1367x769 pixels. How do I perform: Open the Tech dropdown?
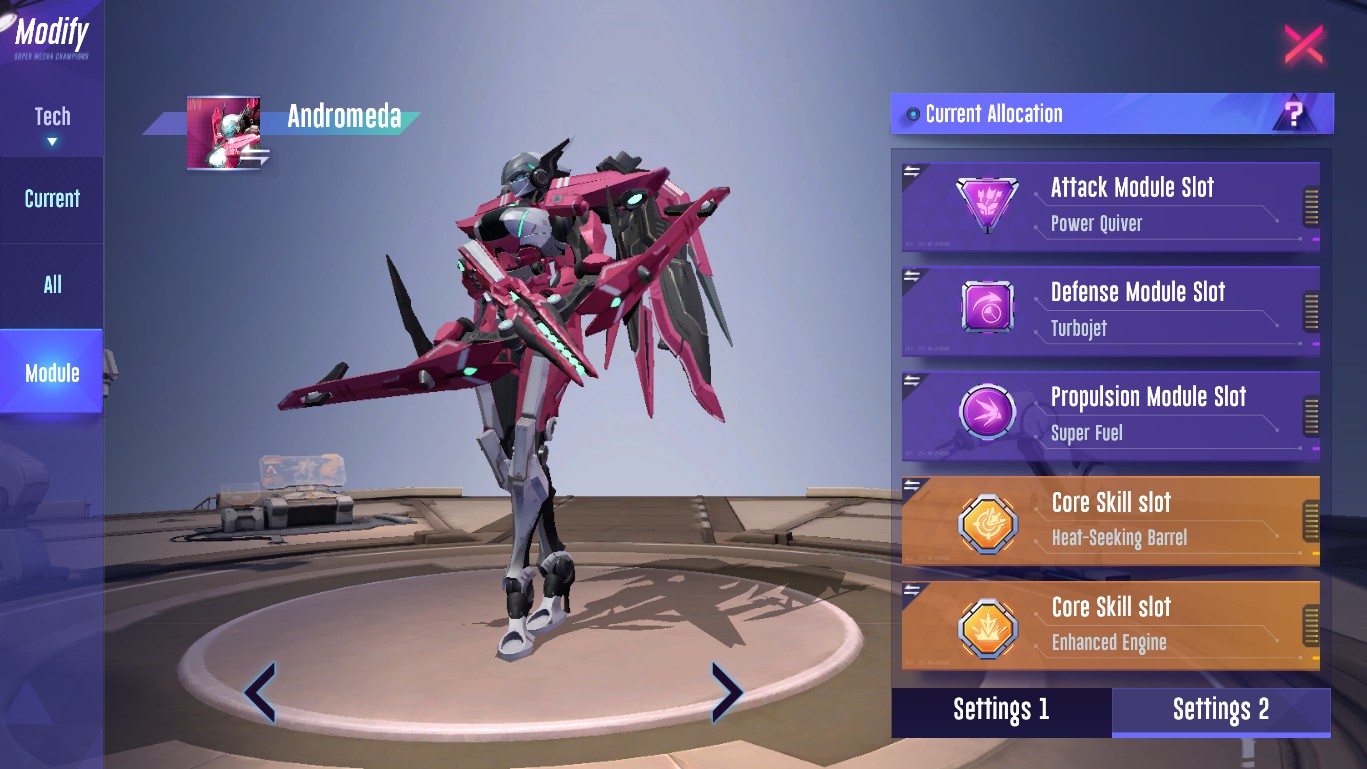(x=52, y=125)
